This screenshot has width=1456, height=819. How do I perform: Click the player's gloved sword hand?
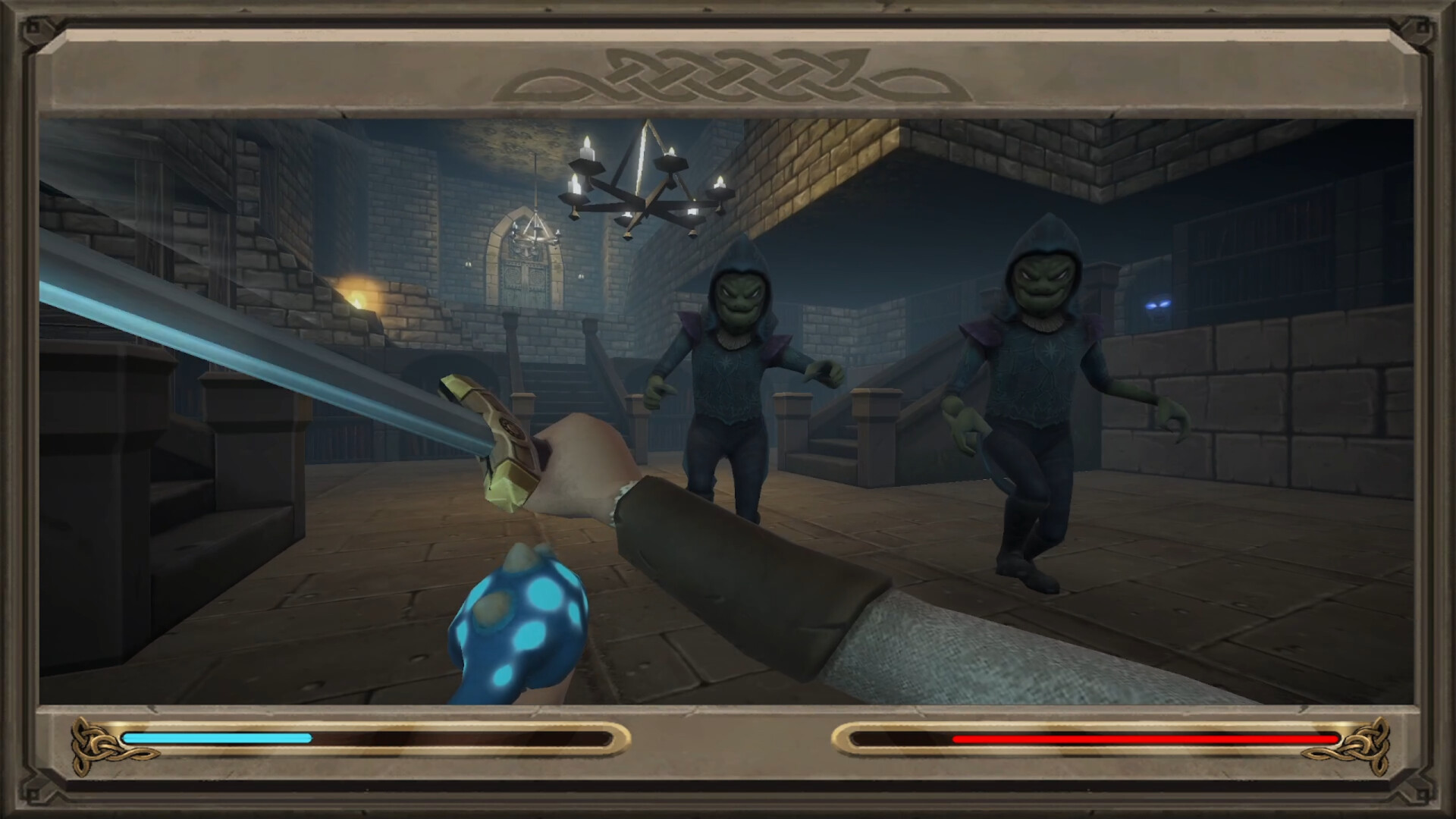point(584,470)
